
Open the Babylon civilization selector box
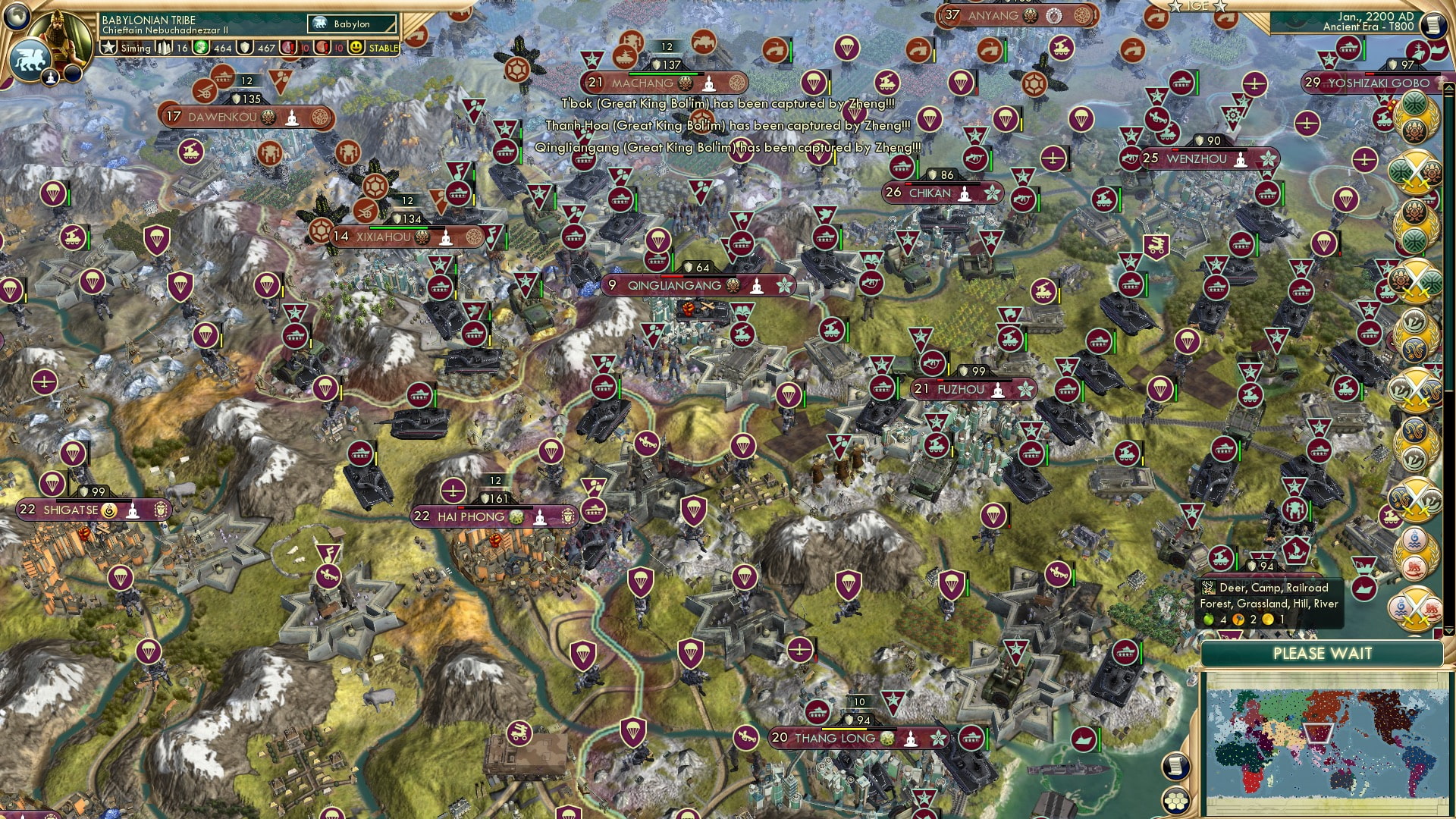click(353, 24)
